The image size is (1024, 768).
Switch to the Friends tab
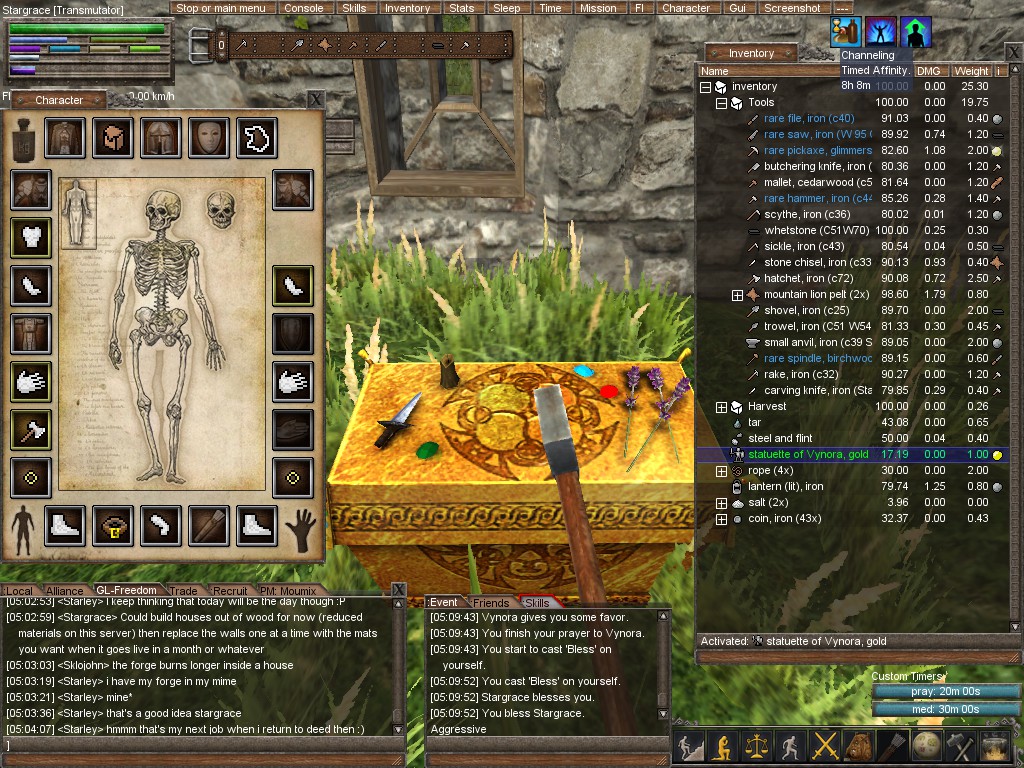(x=491, y=603)
